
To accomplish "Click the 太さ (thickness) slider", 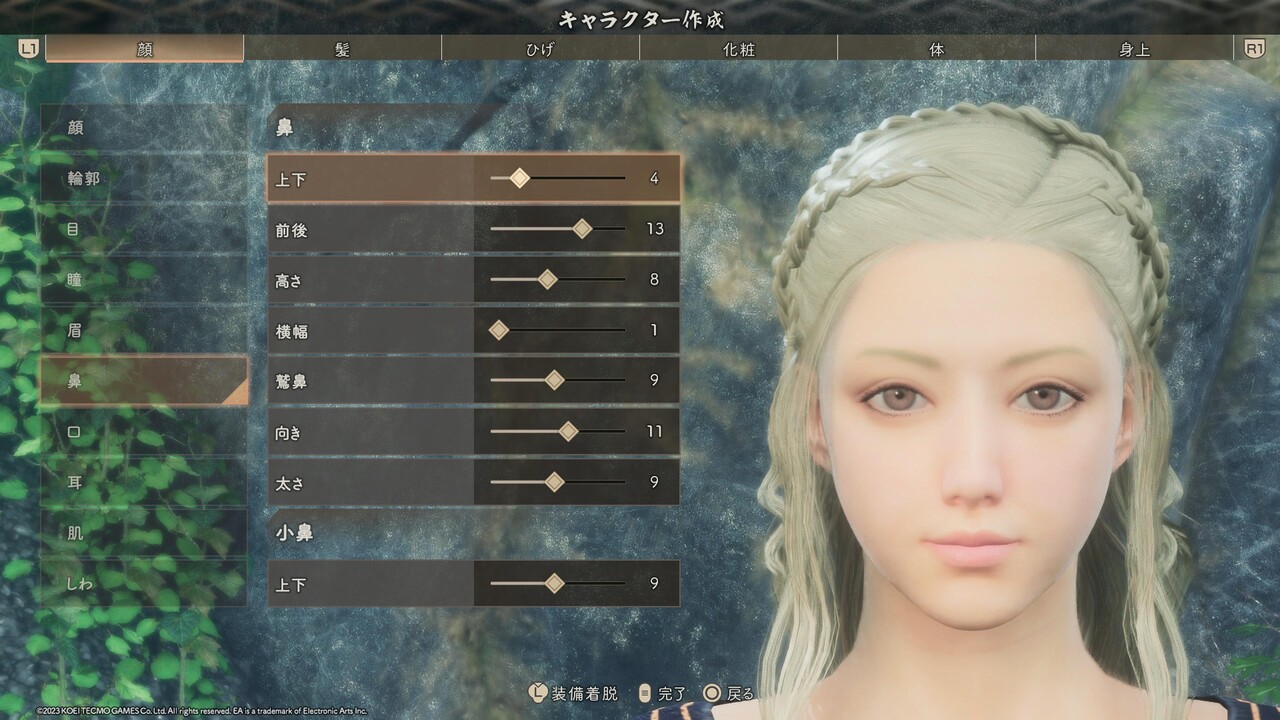I will tap(554, 482).
